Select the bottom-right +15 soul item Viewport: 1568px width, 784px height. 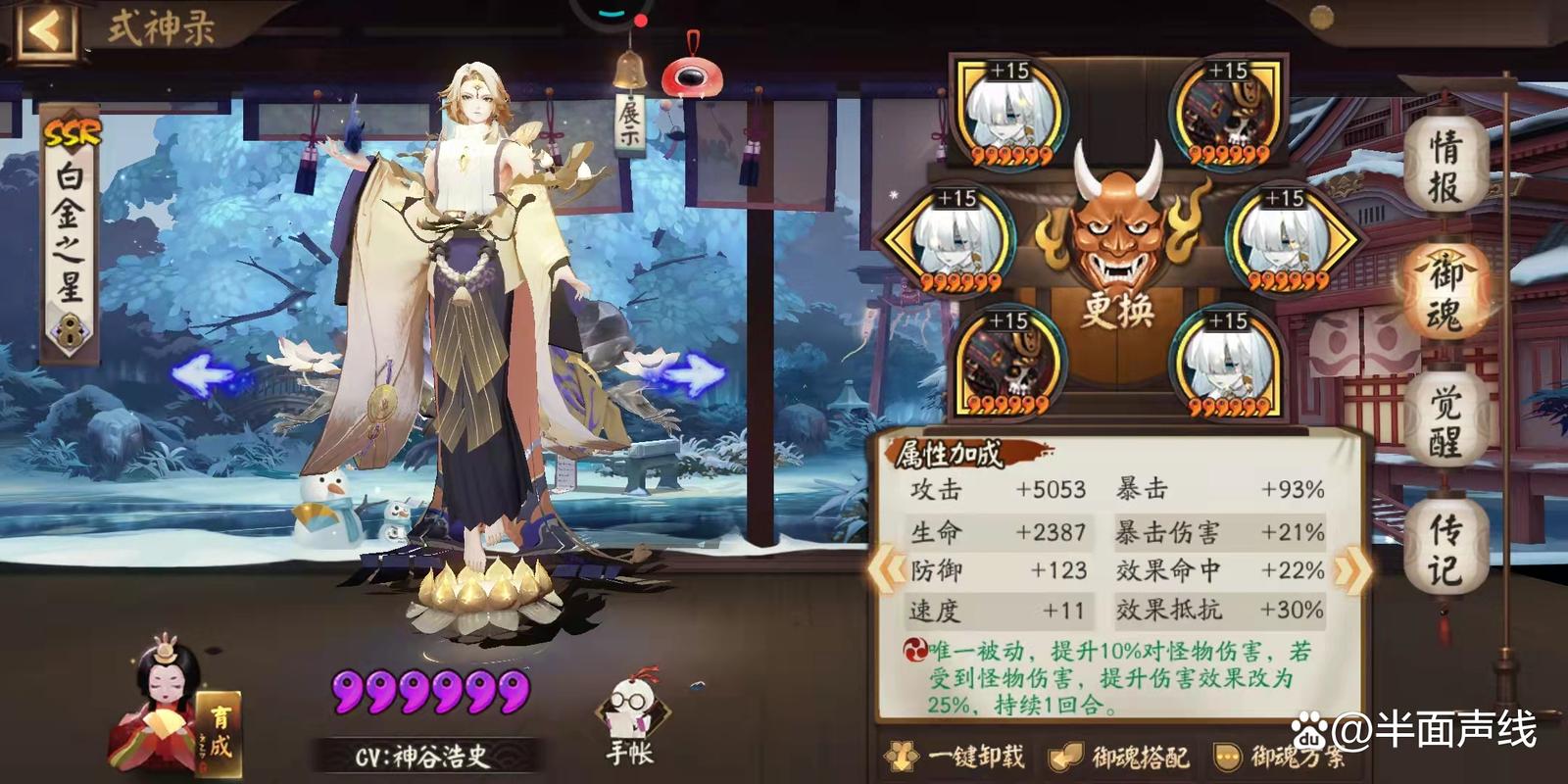(1227, 360)
